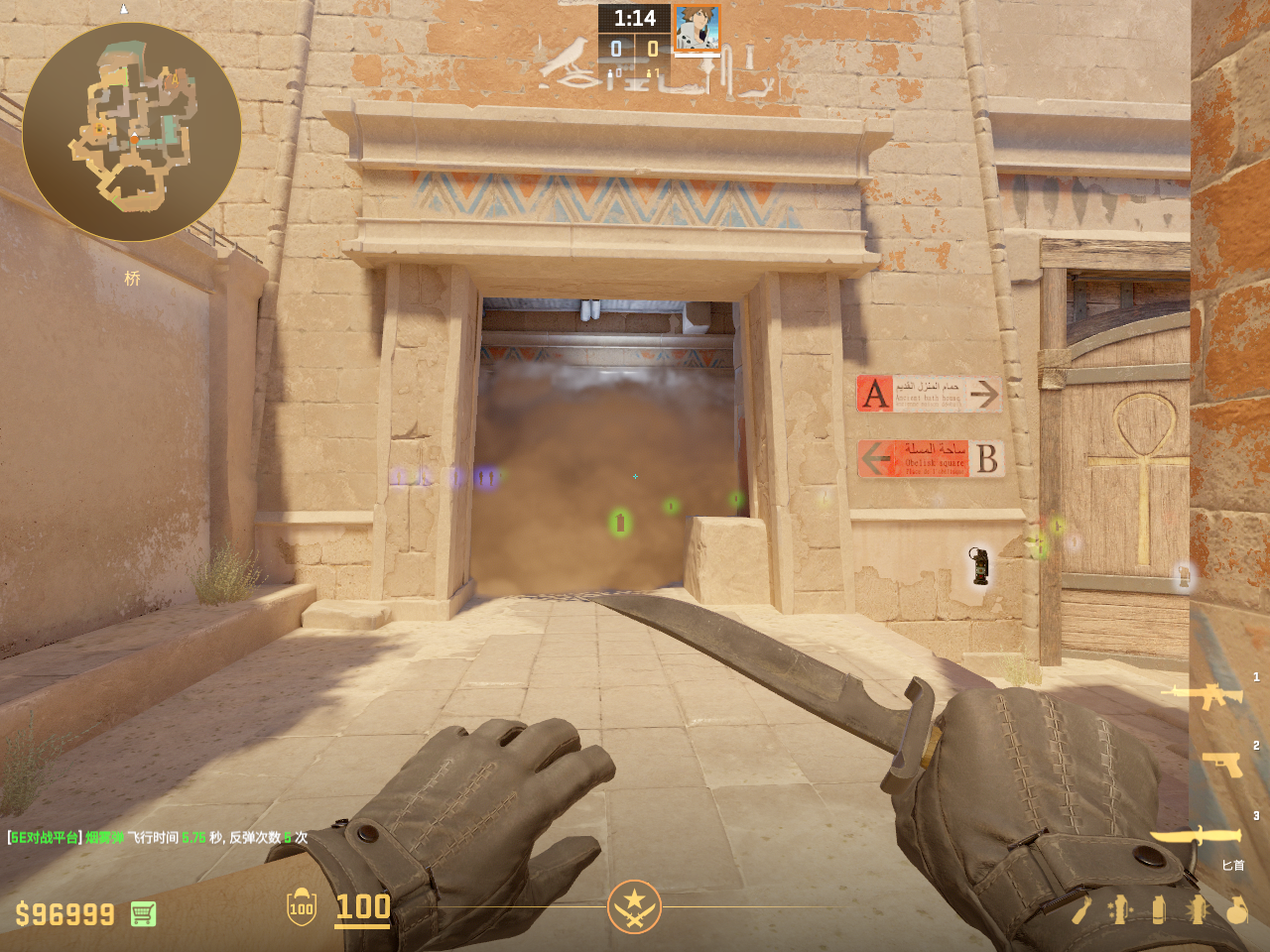Select the rifle in weapon slot 1
The height and width of the screenshot is (952, 1270).
pos(1207,695)
